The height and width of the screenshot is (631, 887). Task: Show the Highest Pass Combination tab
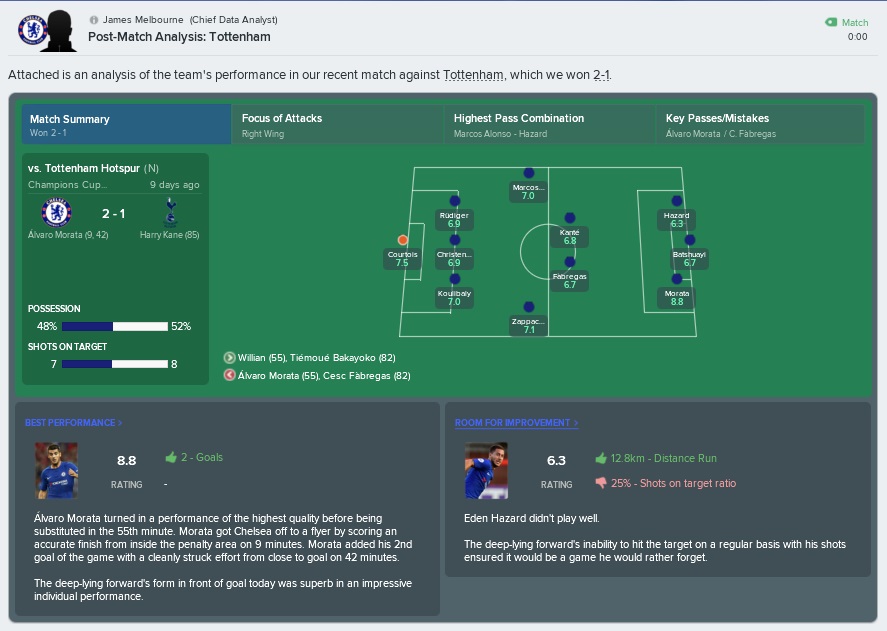[x=549, y=125]
